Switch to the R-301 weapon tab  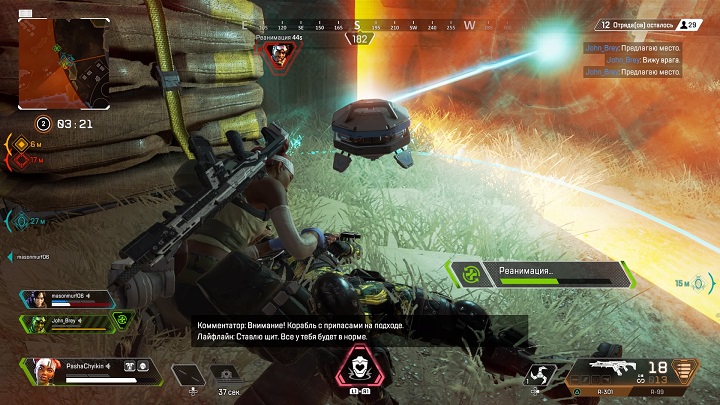point(597,395)
